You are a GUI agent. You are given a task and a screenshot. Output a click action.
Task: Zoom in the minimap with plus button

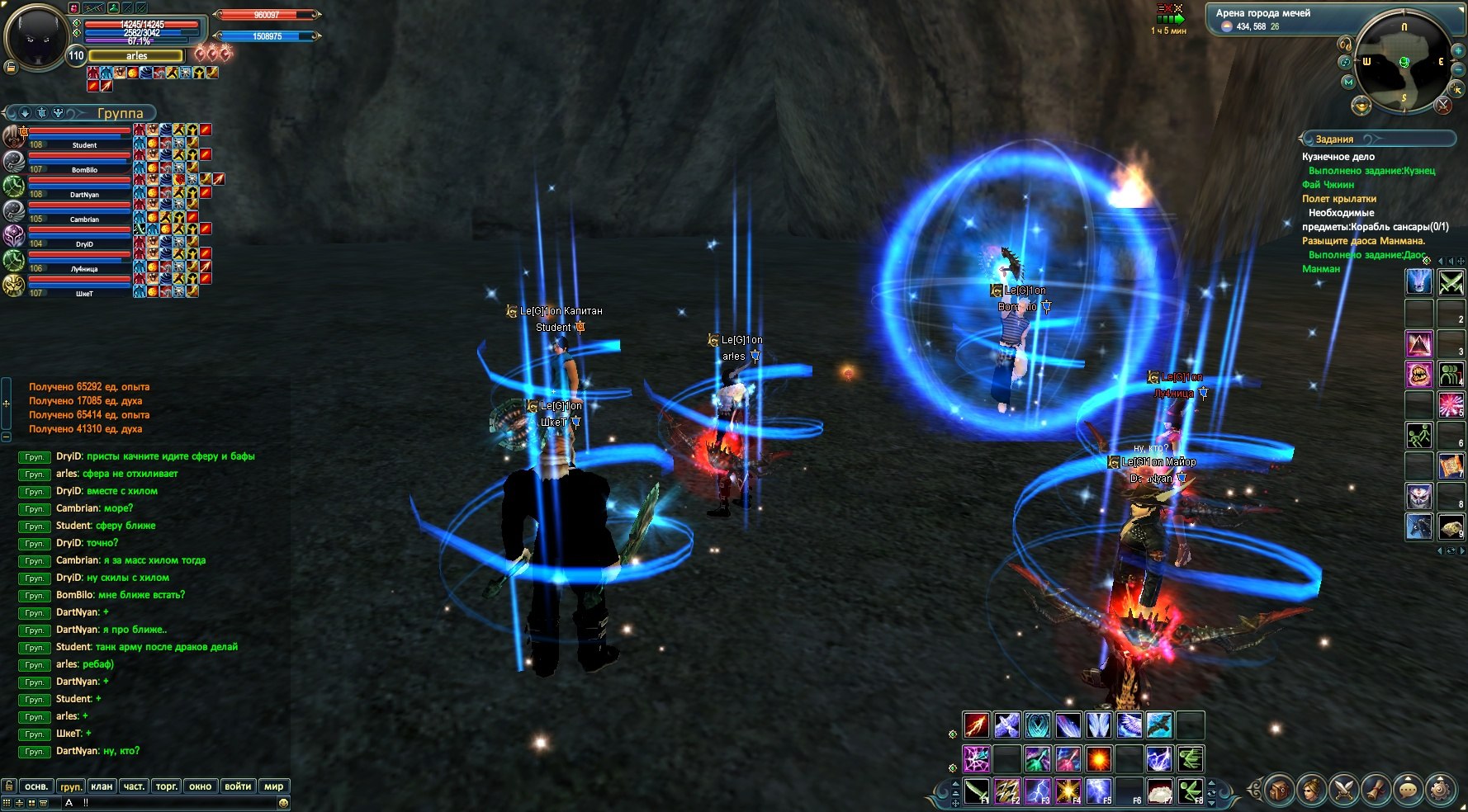1458,51
